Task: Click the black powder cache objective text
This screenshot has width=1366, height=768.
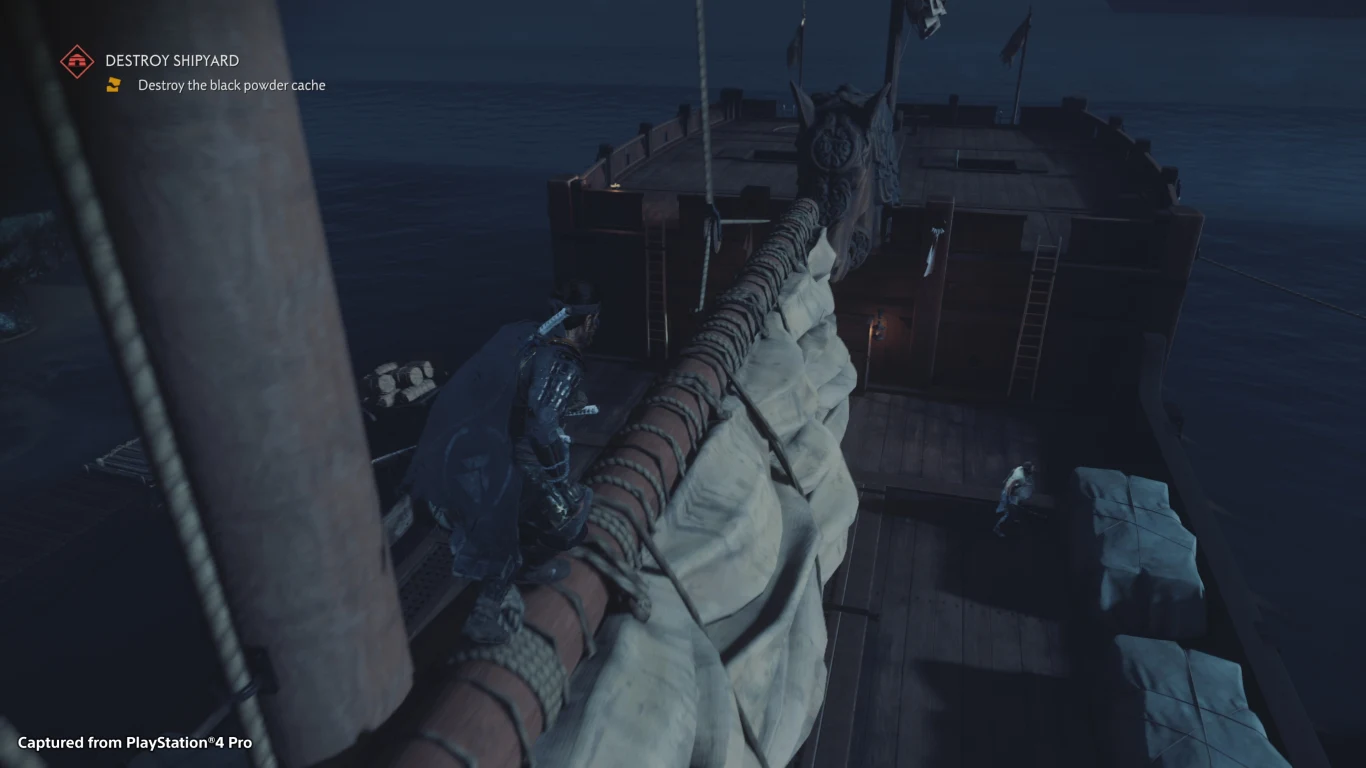Action: [231, 85]
